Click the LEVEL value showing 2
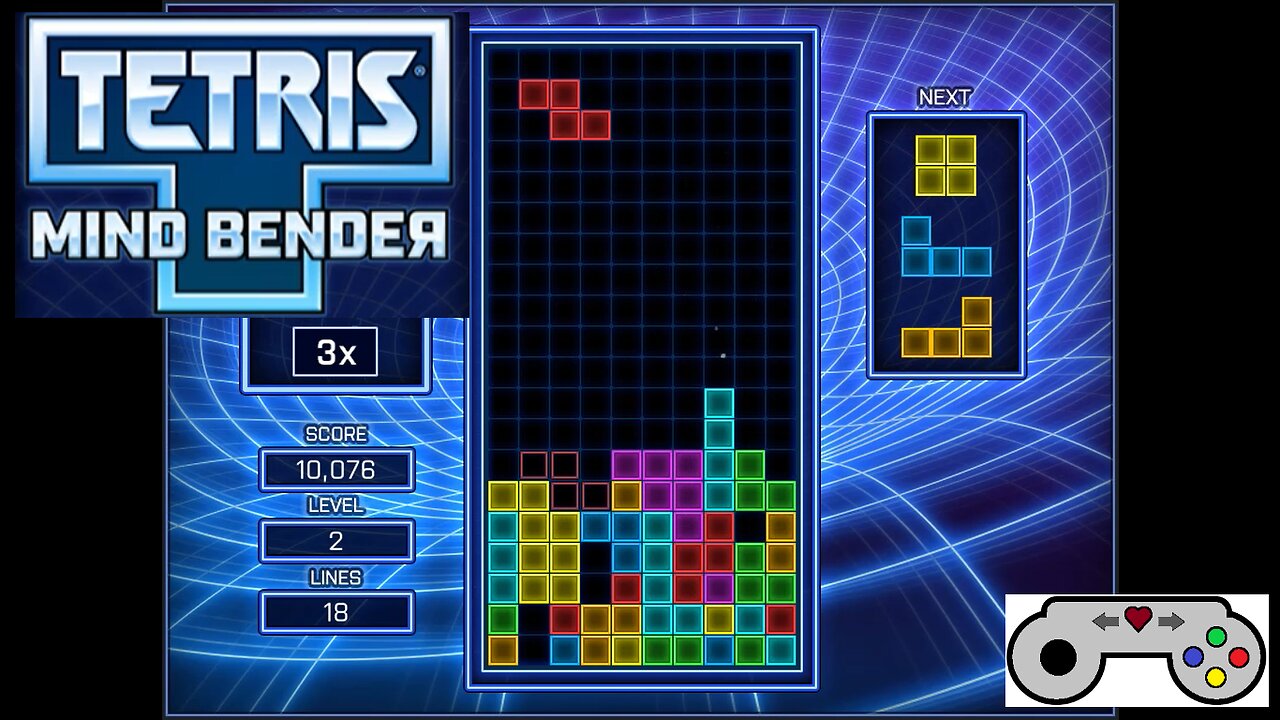 point(337,540)
